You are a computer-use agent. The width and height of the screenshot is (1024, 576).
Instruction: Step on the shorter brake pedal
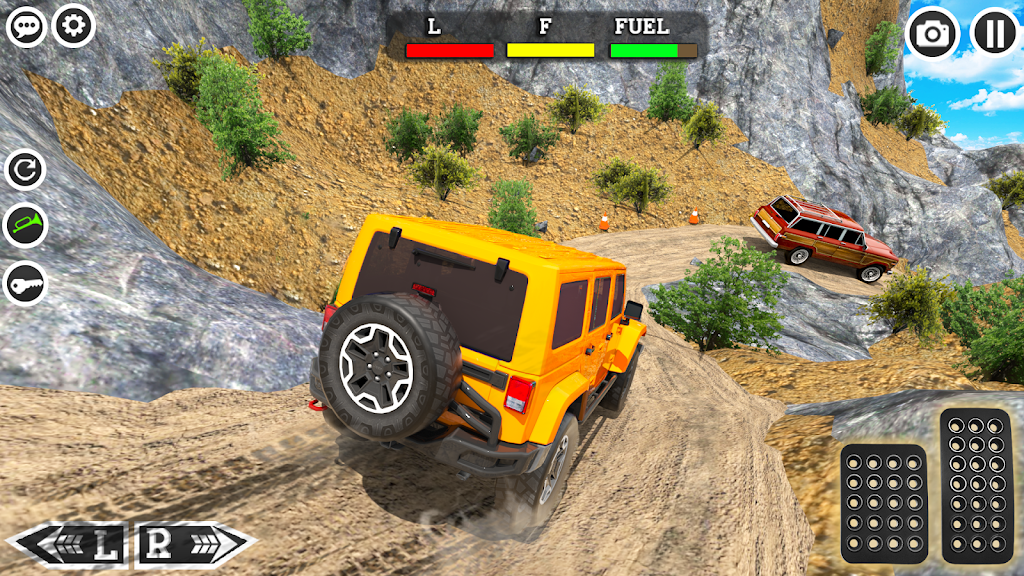(882, 503)
